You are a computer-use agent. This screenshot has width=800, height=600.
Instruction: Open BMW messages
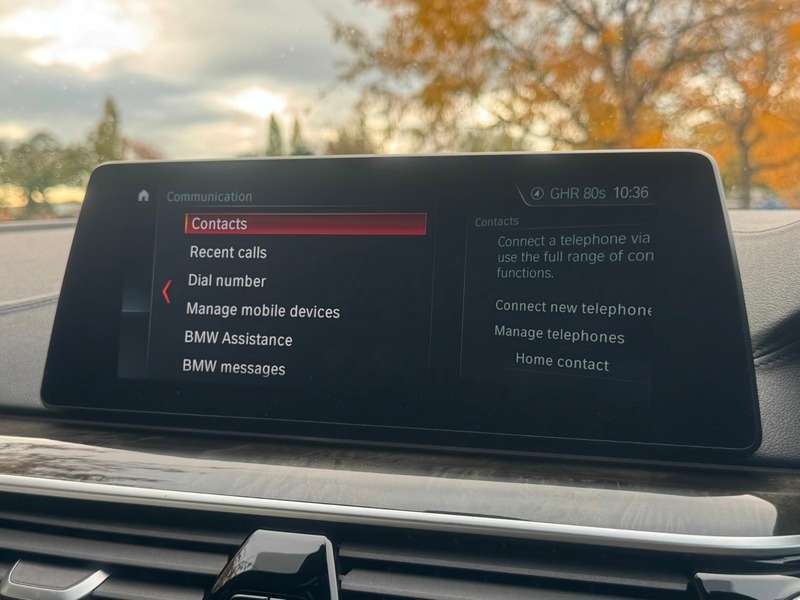[233, 368]
